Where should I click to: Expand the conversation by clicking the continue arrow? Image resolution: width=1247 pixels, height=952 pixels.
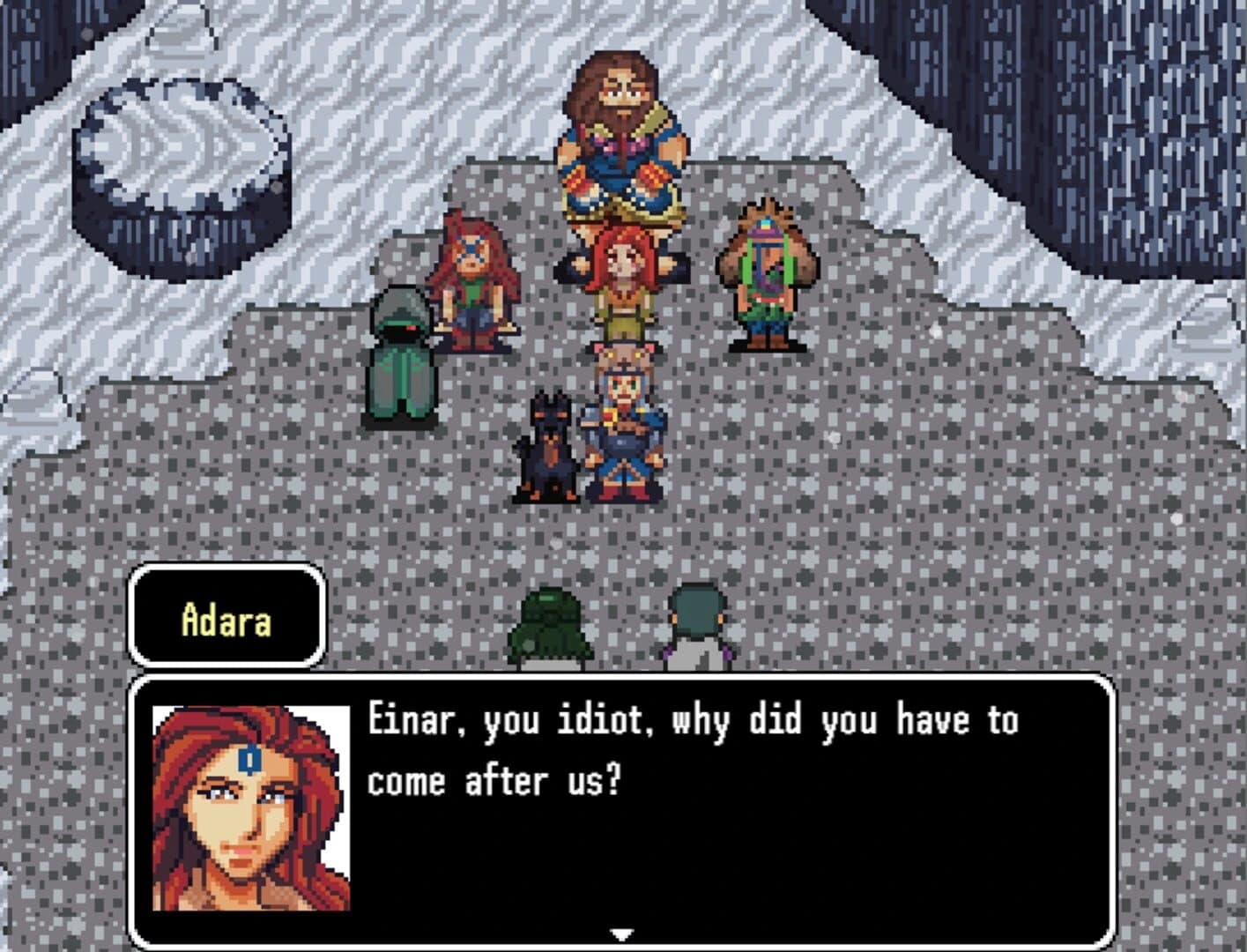[623, 931]
